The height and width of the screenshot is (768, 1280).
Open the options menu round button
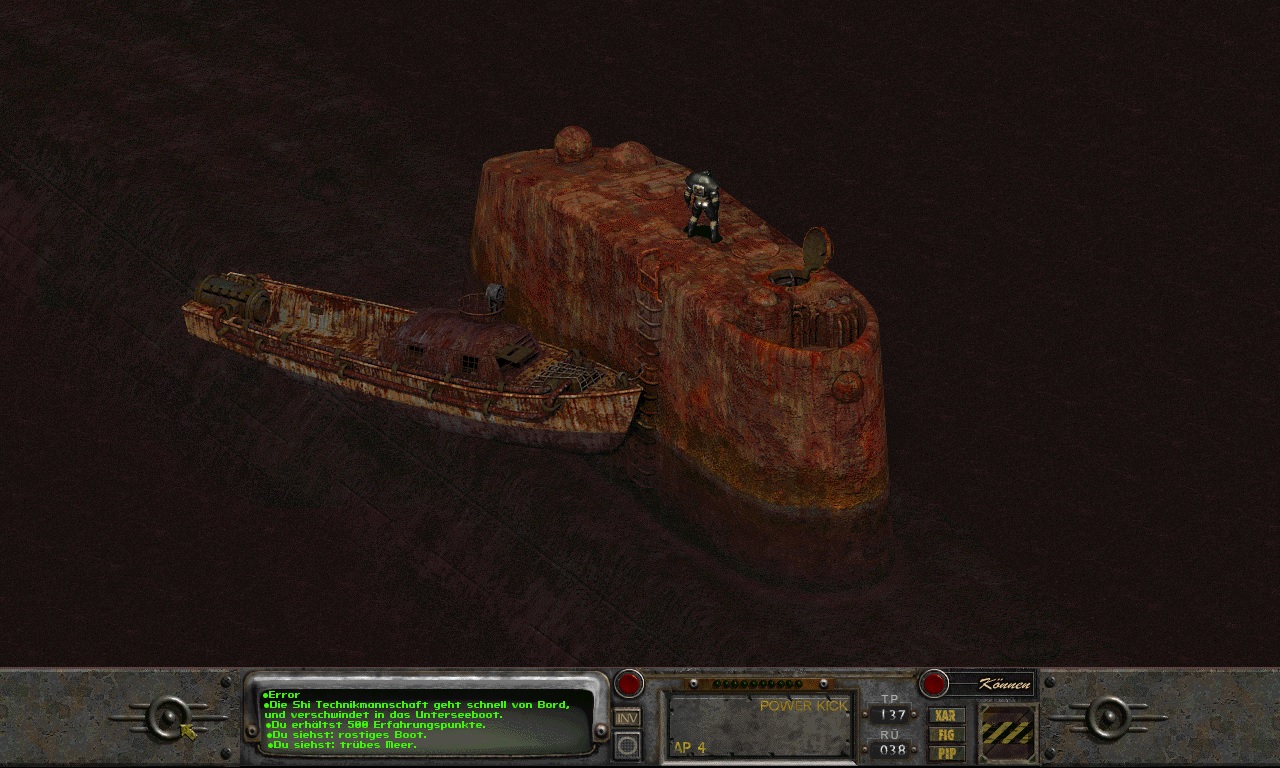pyautogui.click(x=627, y=744)
